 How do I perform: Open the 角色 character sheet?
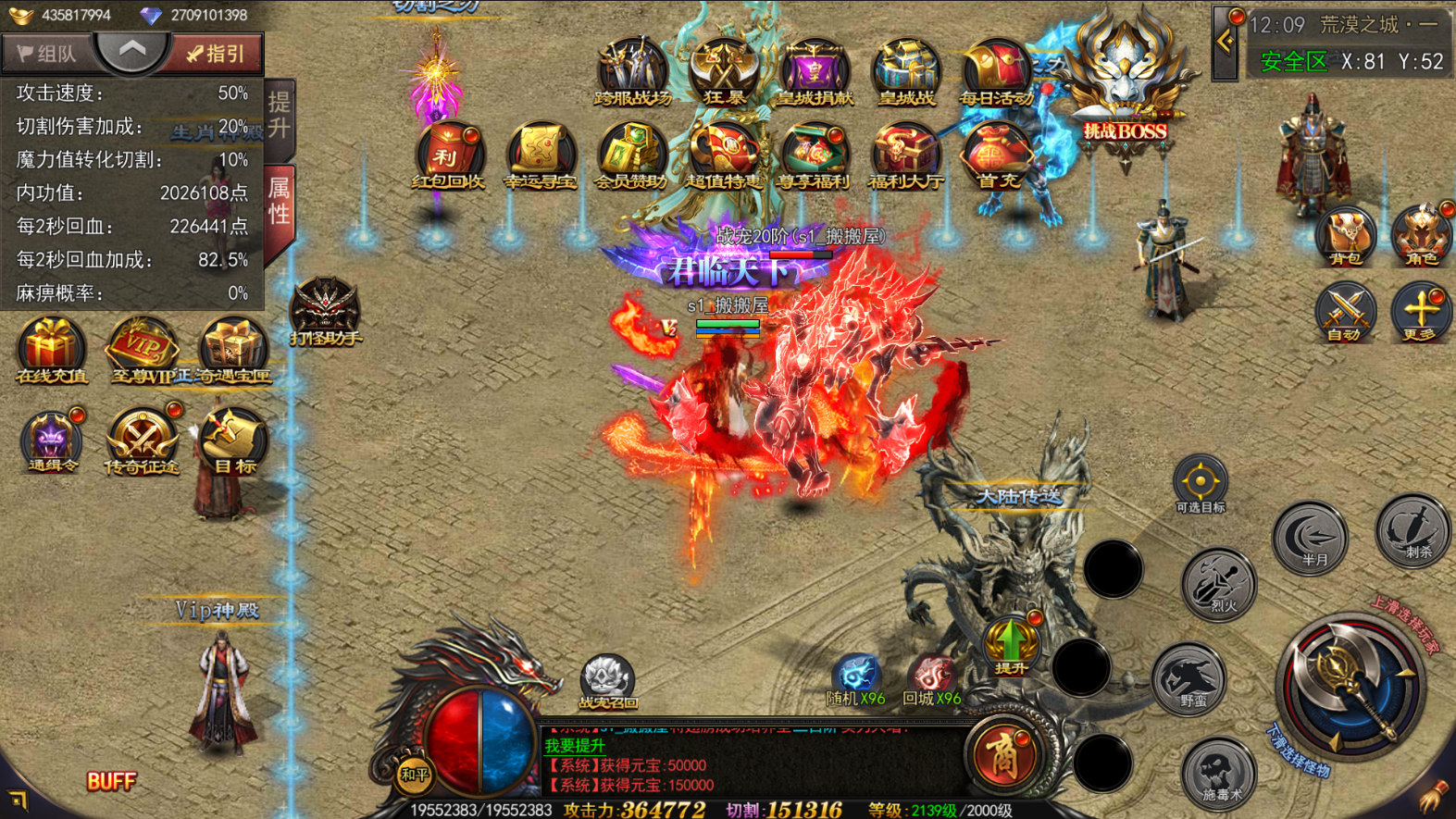1421,235
